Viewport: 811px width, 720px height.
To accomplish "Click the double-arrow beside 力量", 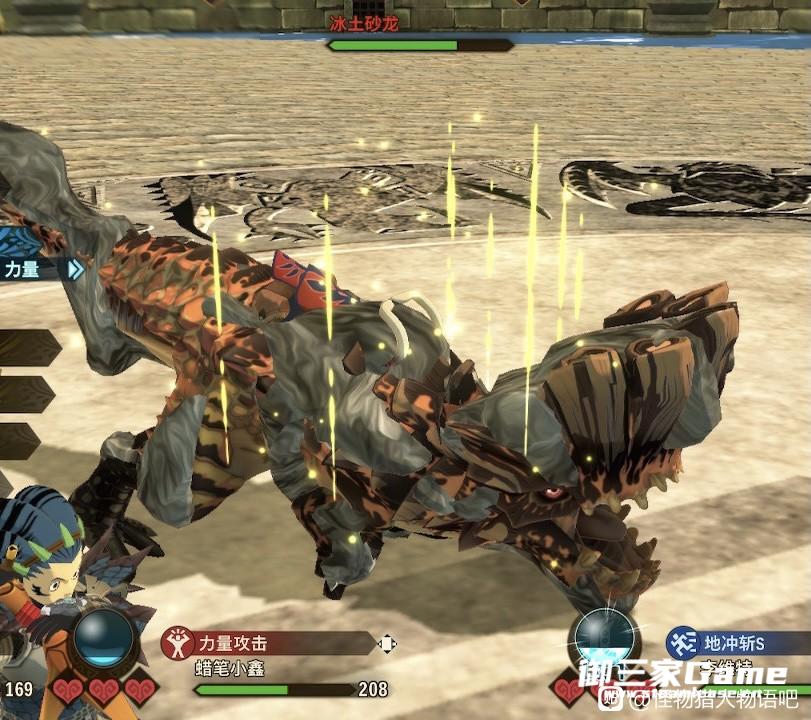I will pos(74,269).
